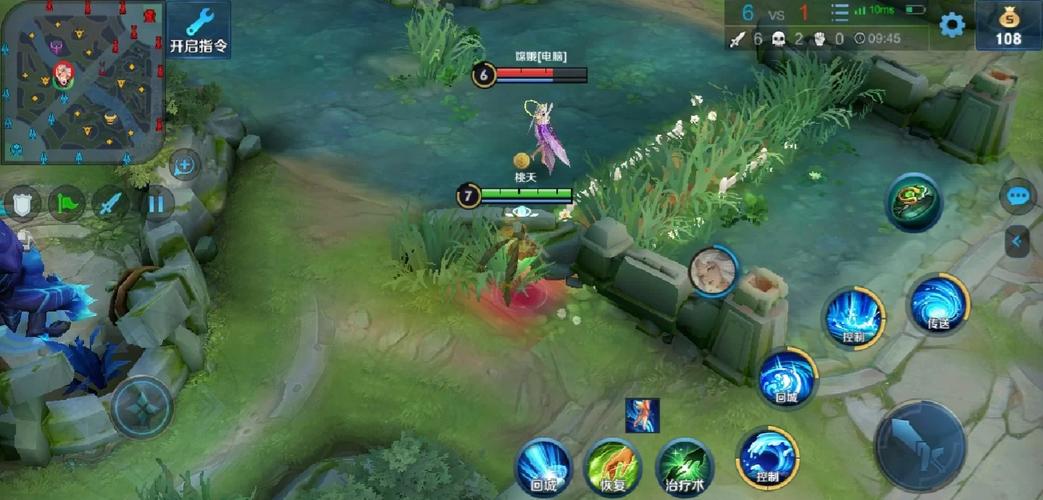This screenshot has height=500, width=1043.
Task: Click the battlefield minimap
Action: (x=82, y=80)
